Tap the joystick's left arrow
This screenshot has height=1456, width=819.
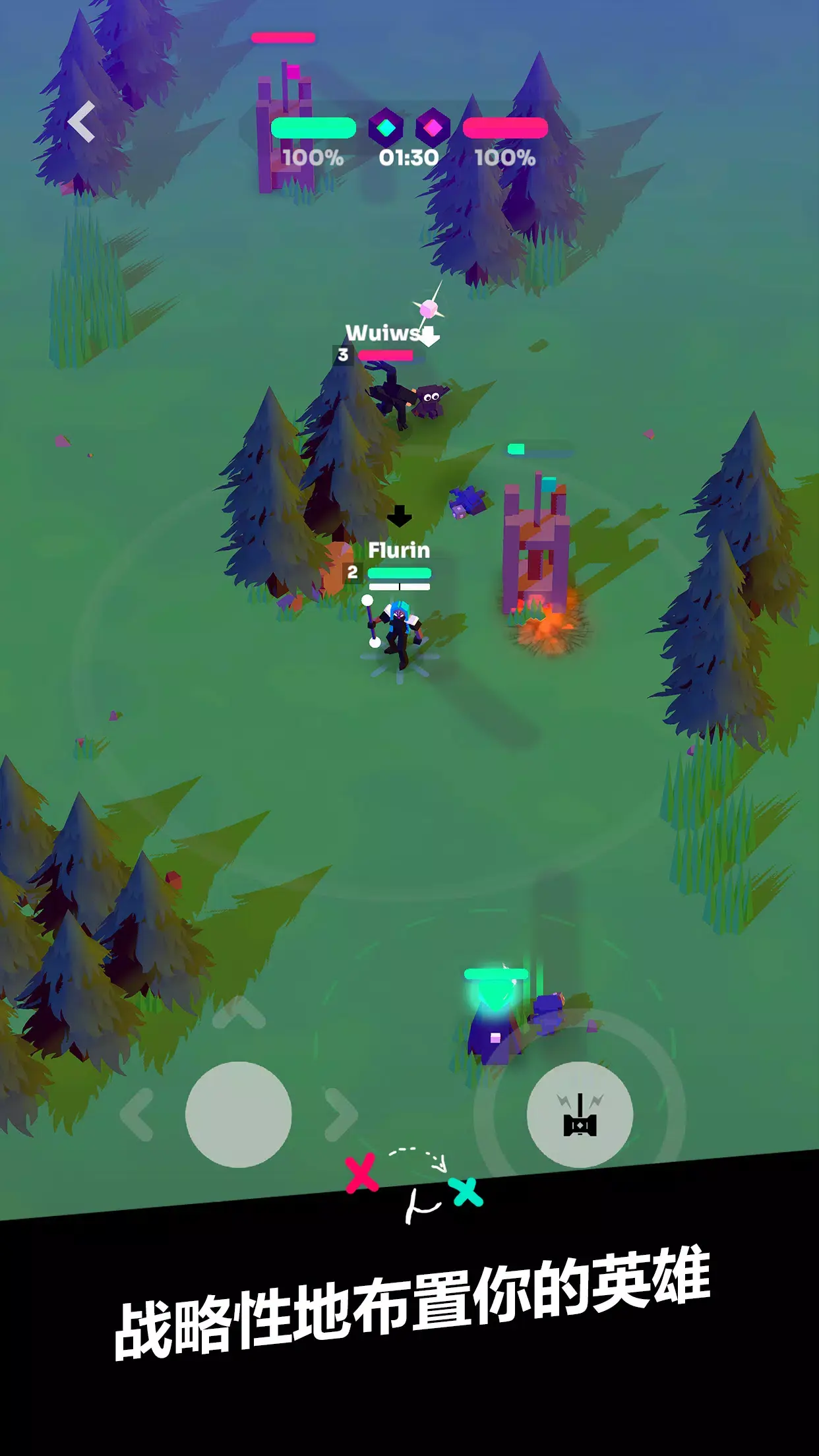[x=136, y=1114]
